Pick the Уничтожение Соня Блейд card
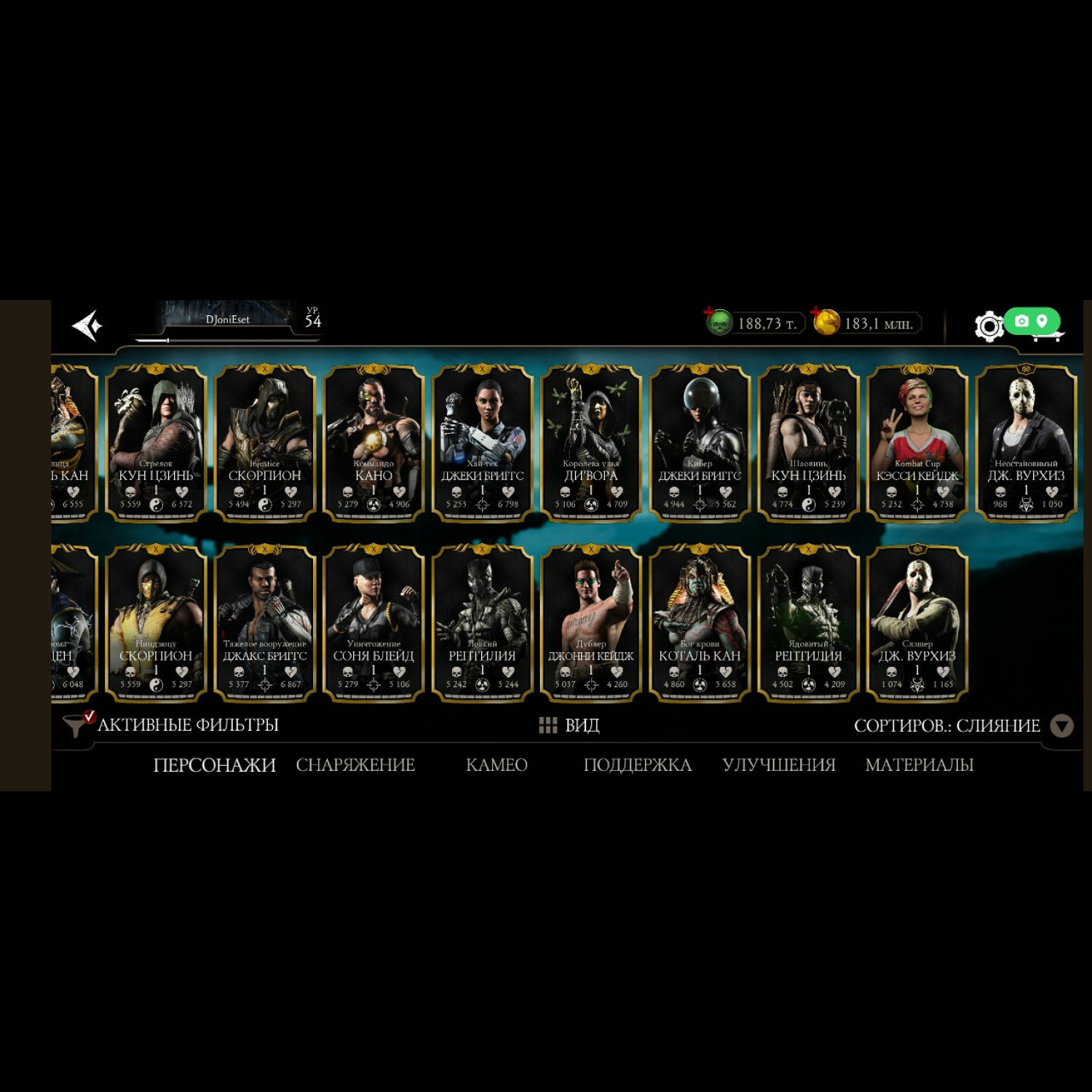This screenshot has height=1092, width=1092. [373, 623]
